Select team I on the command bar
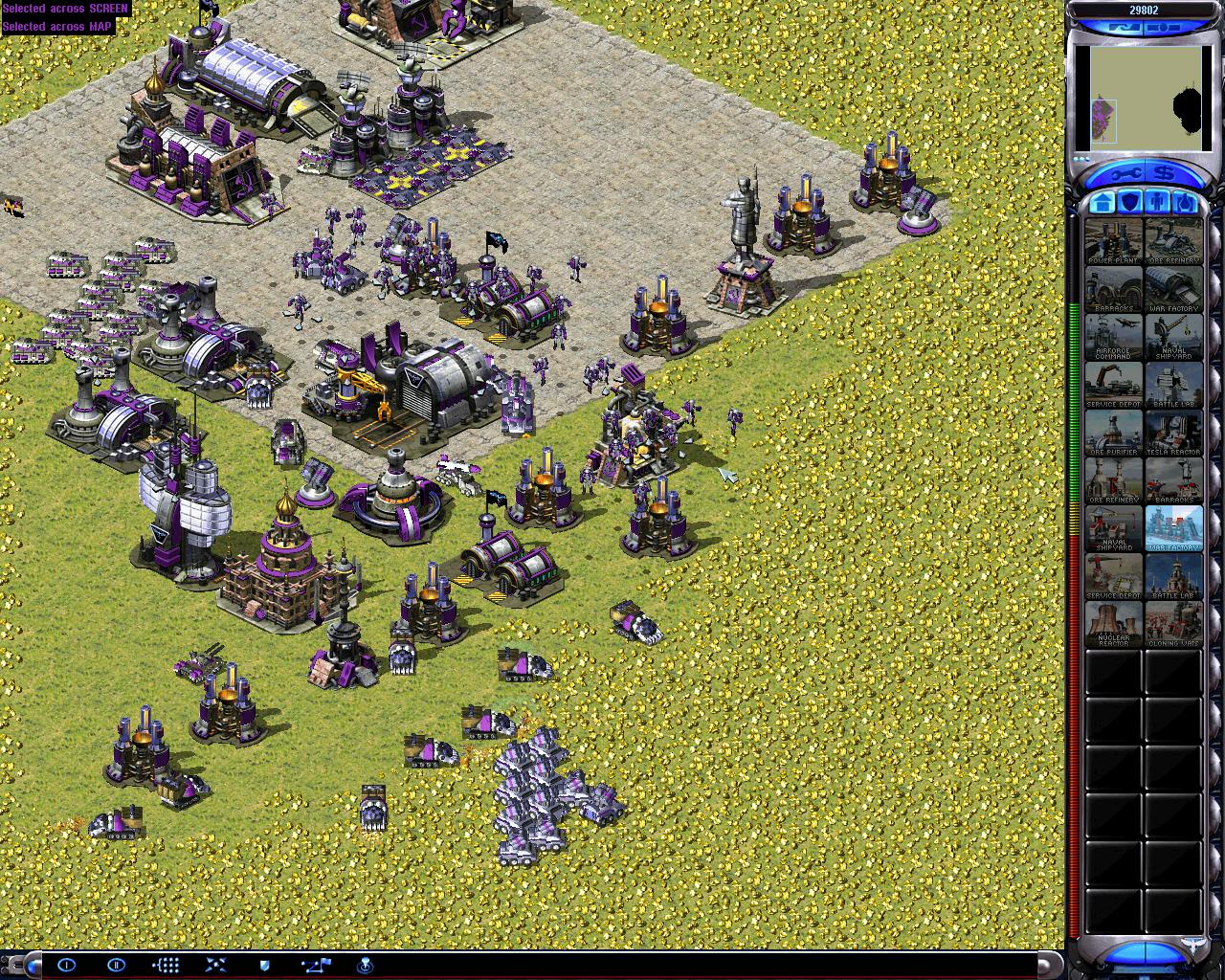 pos(66,965)
